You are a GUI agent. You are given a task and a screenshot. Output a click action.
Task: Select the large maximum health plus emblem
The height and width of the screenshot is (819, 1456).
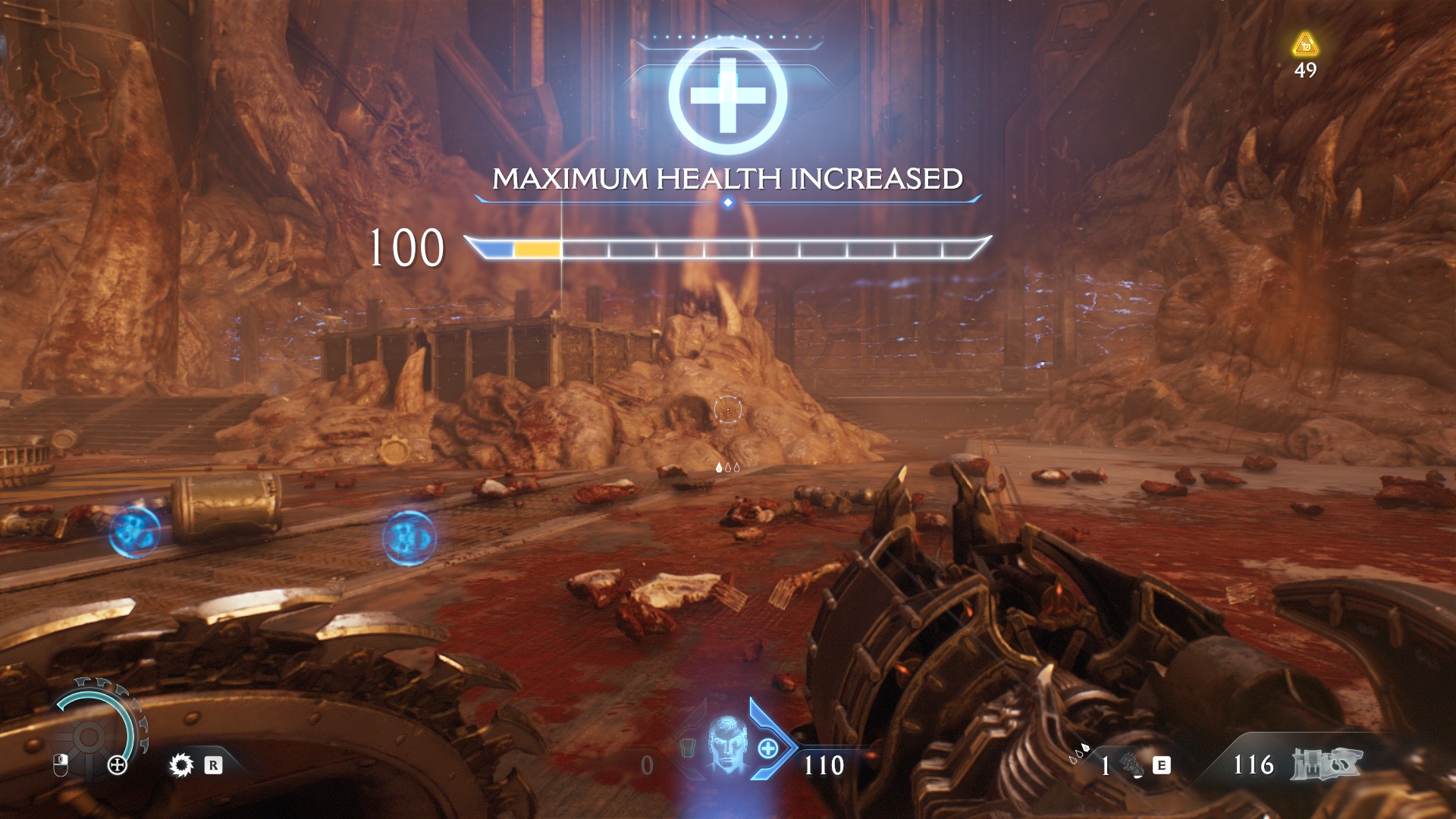(727, 96)
